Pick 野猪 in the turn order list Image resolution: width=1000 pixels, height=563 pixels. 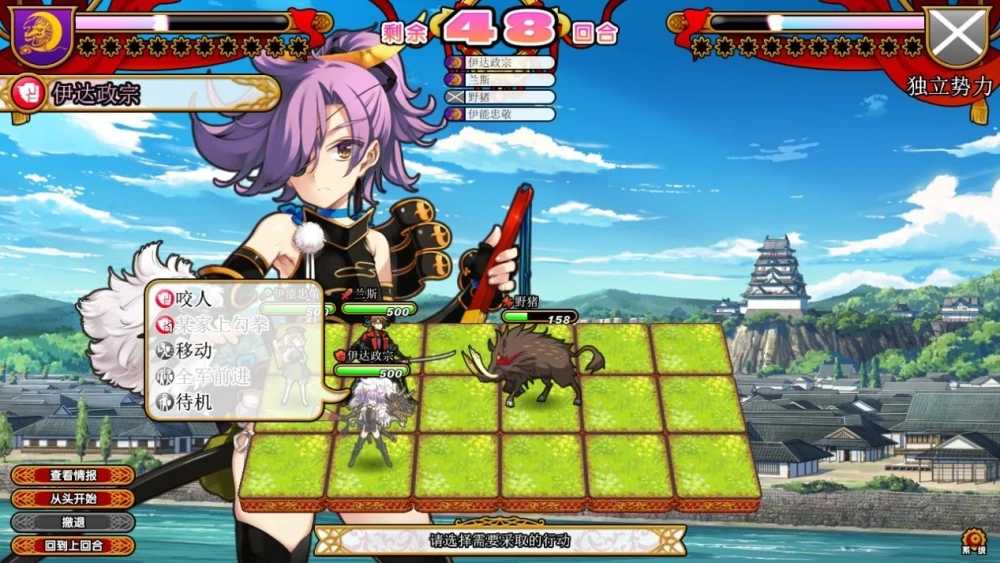pyautogui.click(x=500, y=97)
